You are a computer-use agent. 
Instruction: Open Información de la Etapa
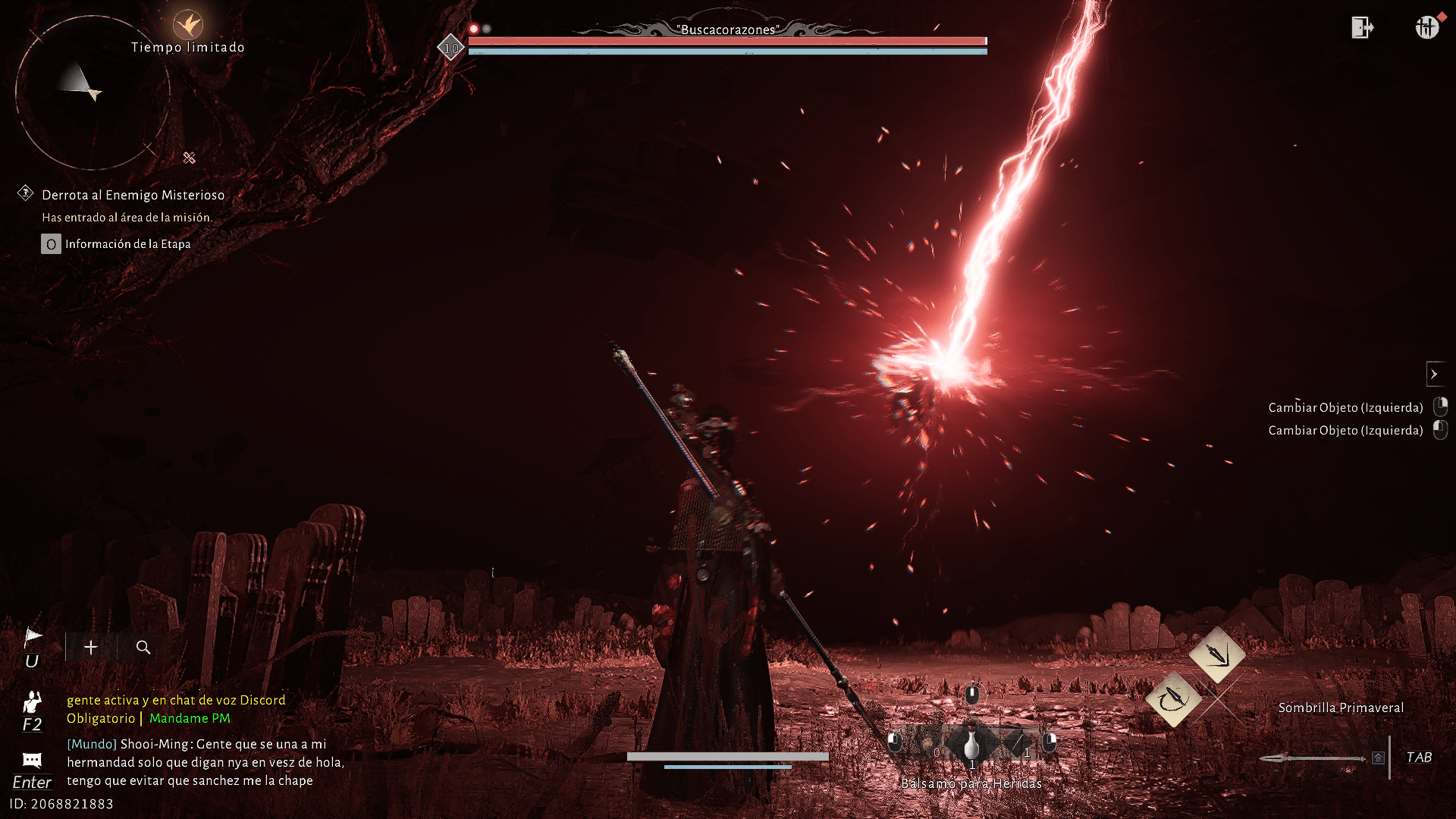[x=127, y=244]
